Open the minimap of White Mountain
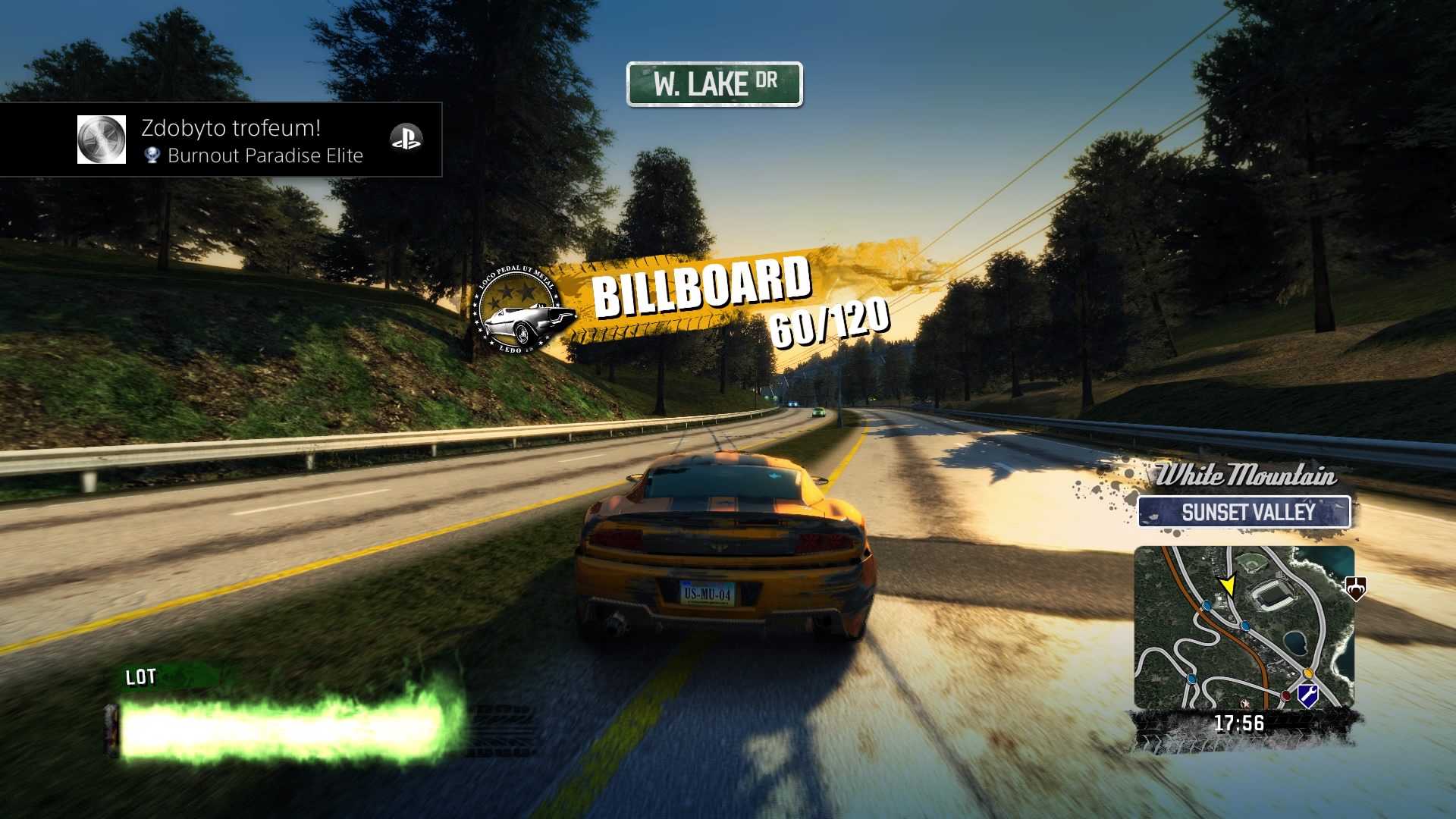This screenshot has height=819, width=1456. (1244, 626)
